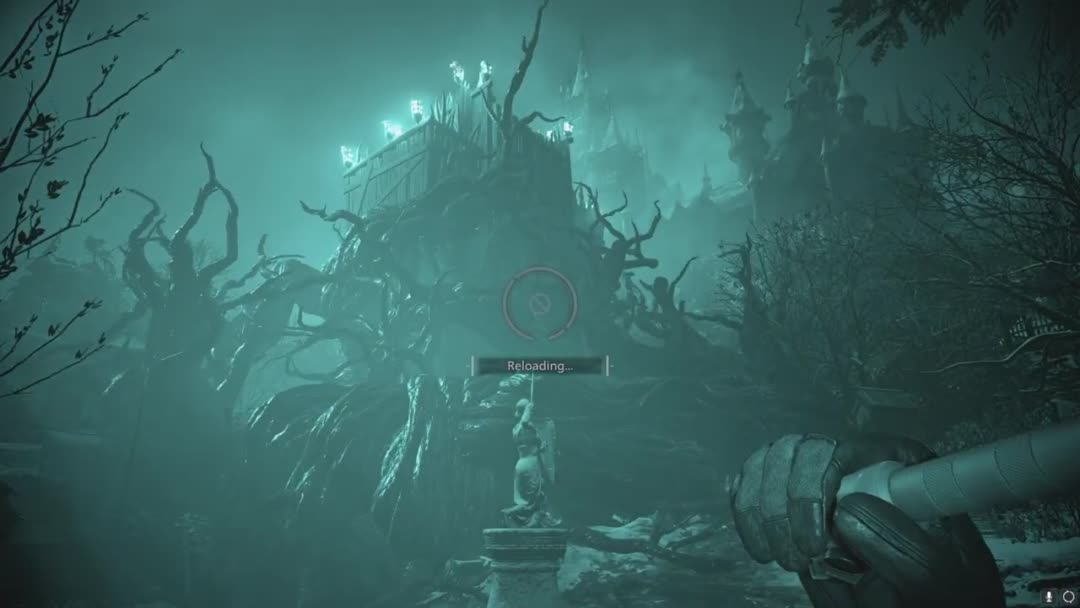
Task: Click the circular ring icon beside the microphone
Action: (x=1068, y=596)
